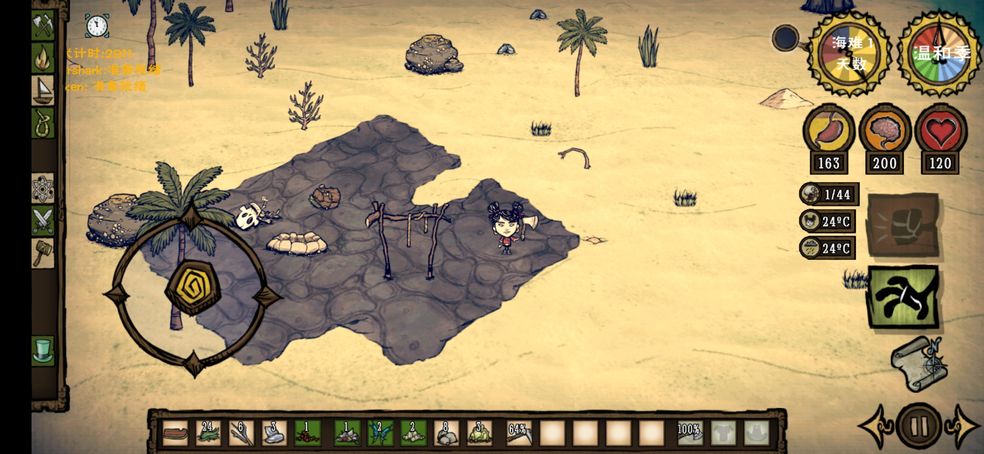The image size is (984, 454).
Task: Open the rope trap Survival tab
Action: click(x=43, y=122)
